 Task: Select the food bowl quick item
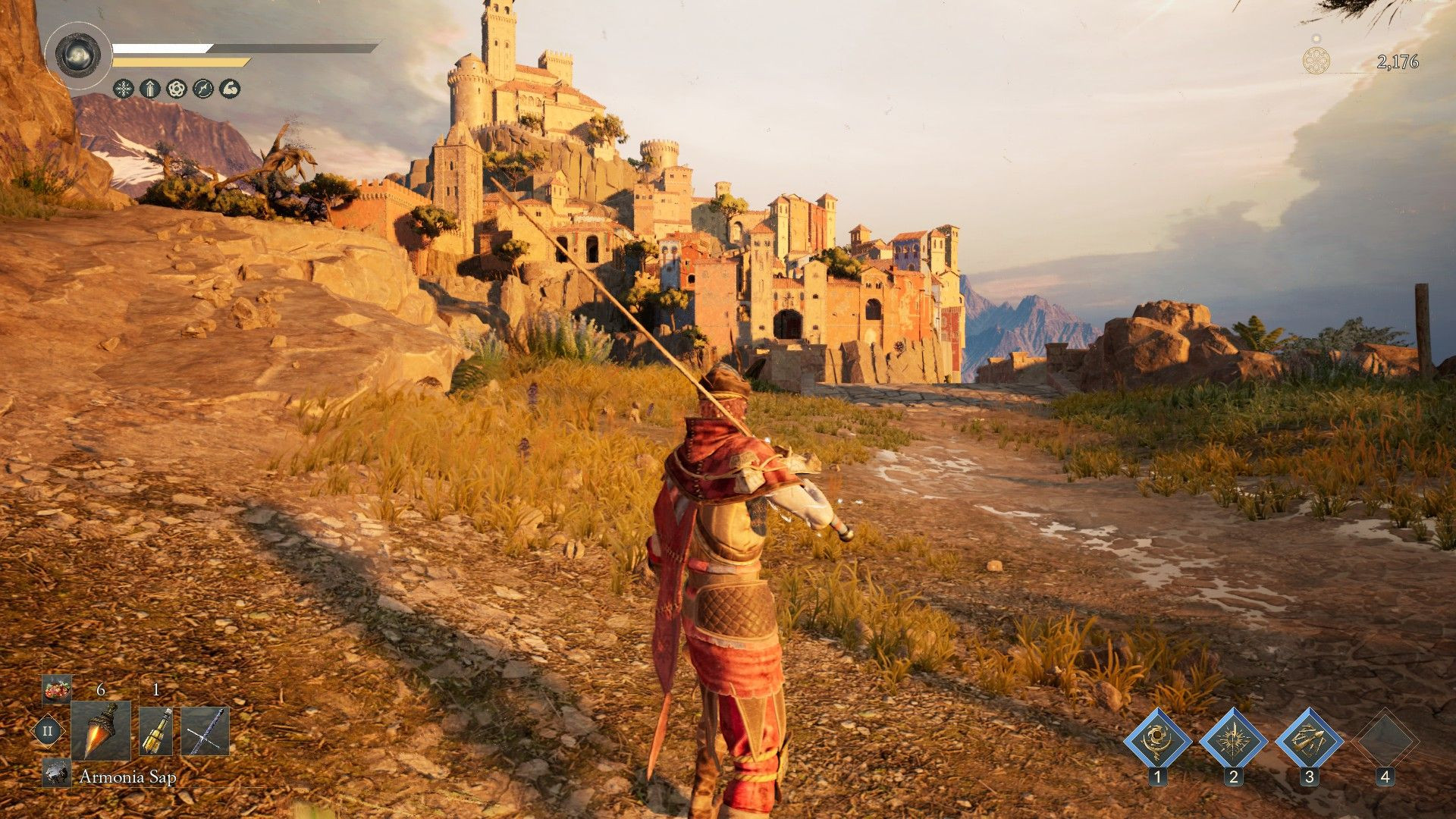click(x=56, y=689)
